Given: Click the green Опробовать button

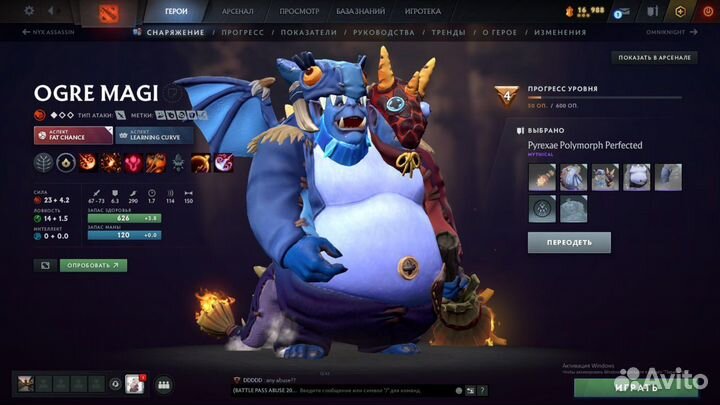Looking at the screenshot, I should point(93,265).
